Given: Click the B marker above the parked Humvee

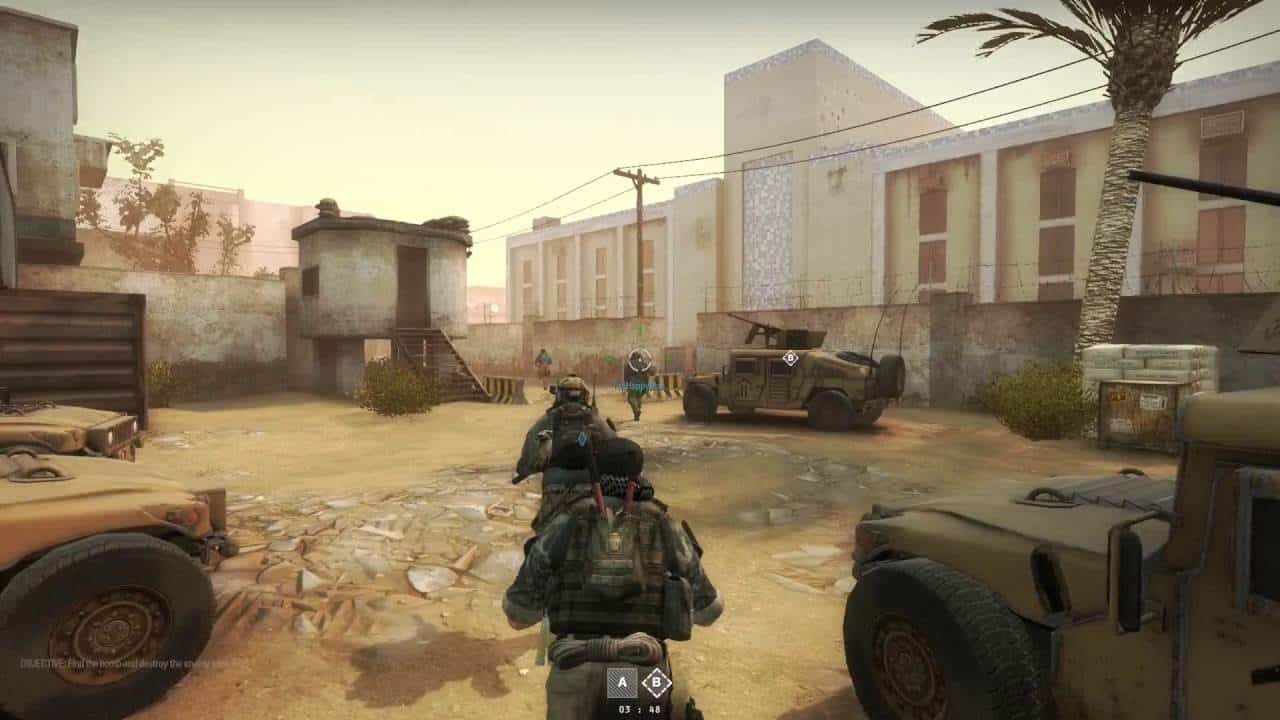Looking at the screenshot, I should tap(790, 359).
